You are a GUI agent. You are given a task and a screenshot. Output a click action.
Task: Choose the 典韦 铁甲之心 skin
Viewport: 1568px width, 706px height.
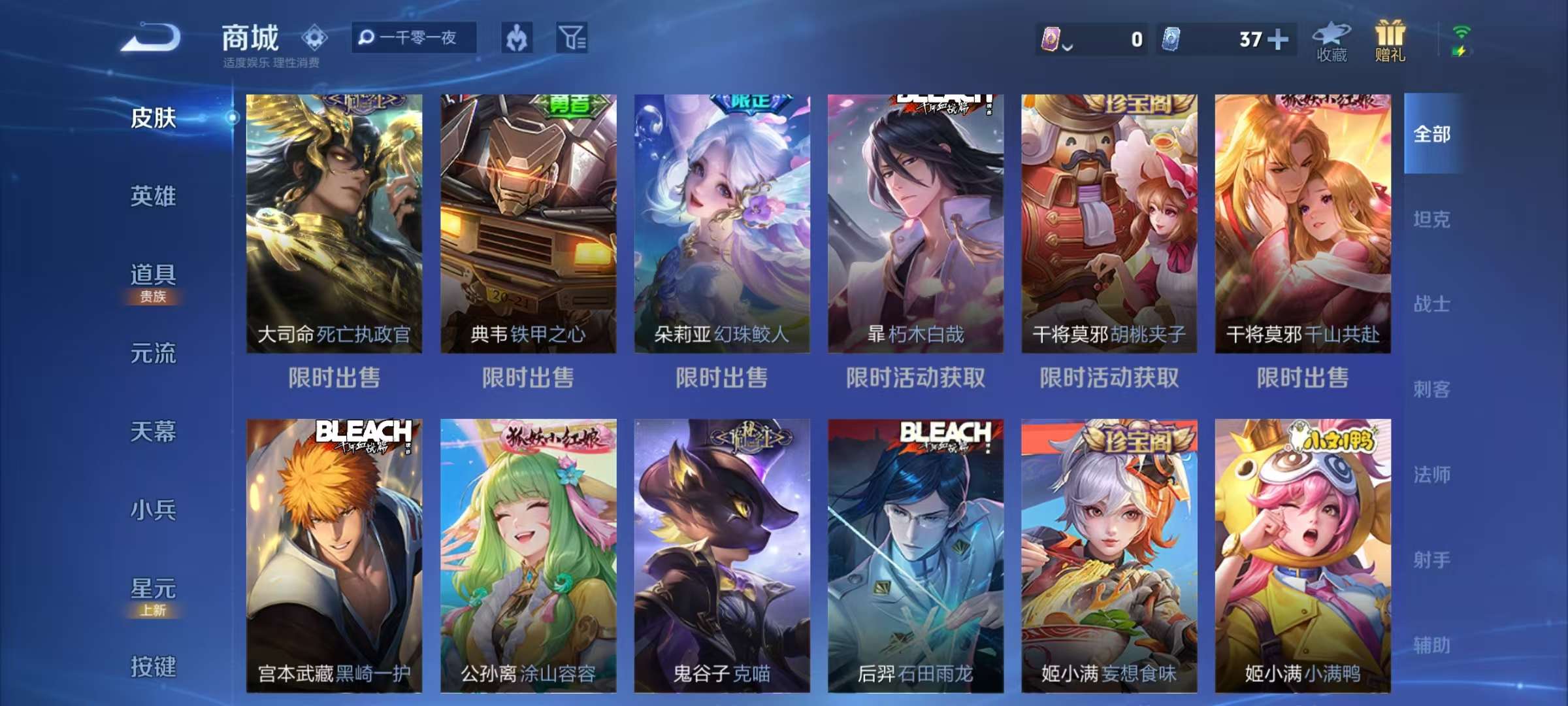point(528,224)
